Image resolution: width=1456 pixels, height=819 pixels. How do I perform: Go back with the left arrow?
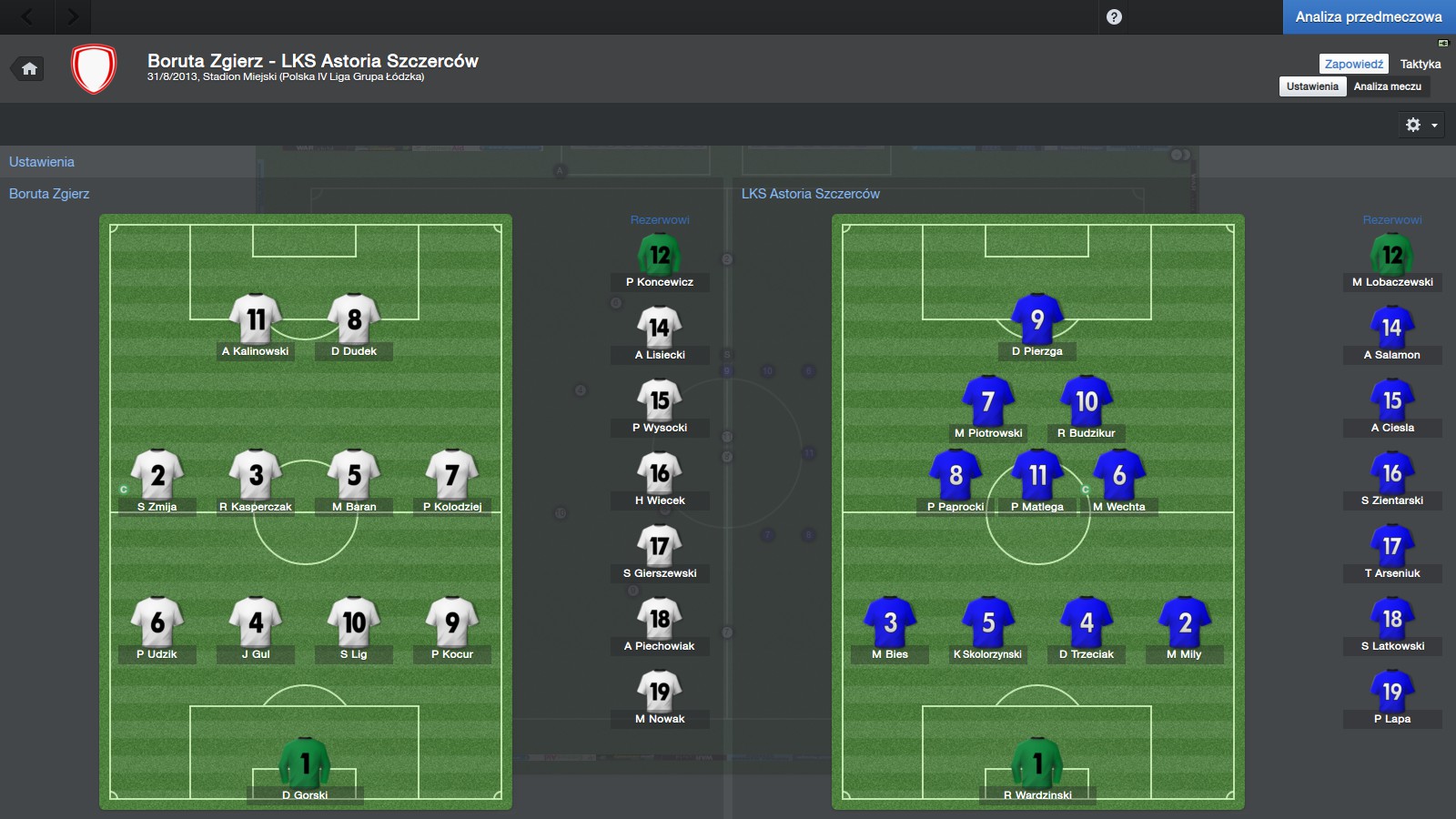[x=27, y=16]
